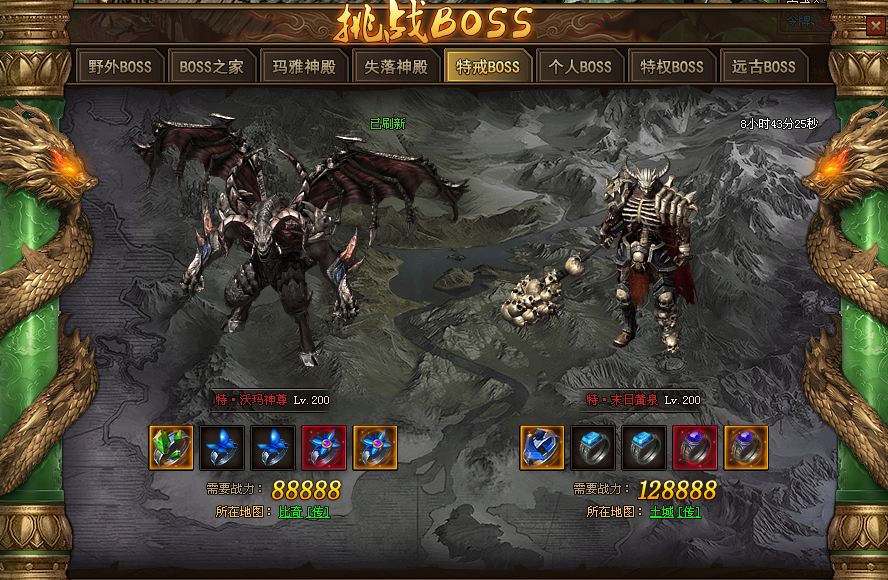The width and height of the screenshot is (888, 580).
Task: View the gold-framed purple orb ring
Action: 746,447
